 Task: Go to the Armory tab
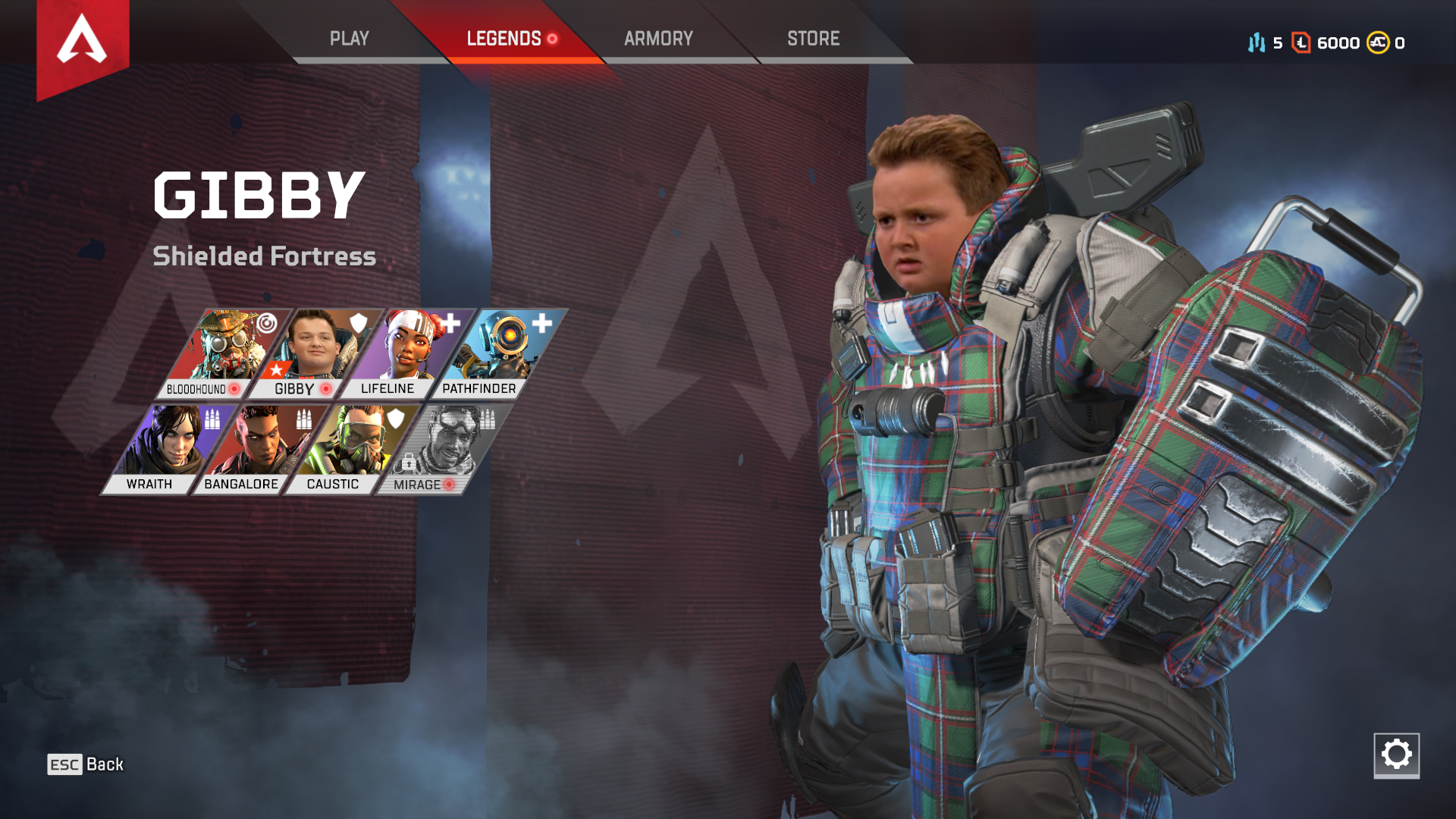click(x=658, y=39)
